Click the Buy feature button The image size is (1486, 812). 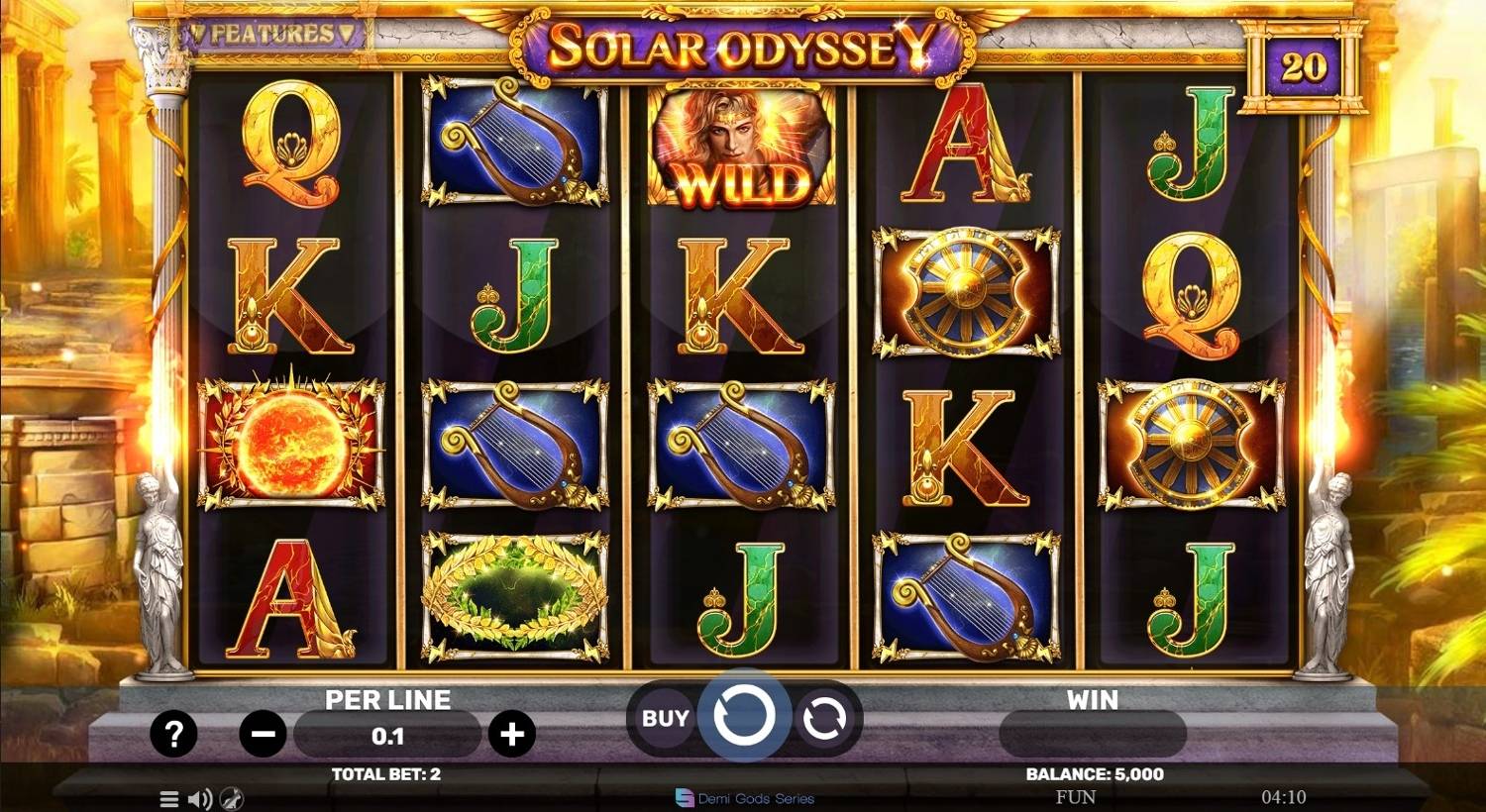(x=665, y=718)
